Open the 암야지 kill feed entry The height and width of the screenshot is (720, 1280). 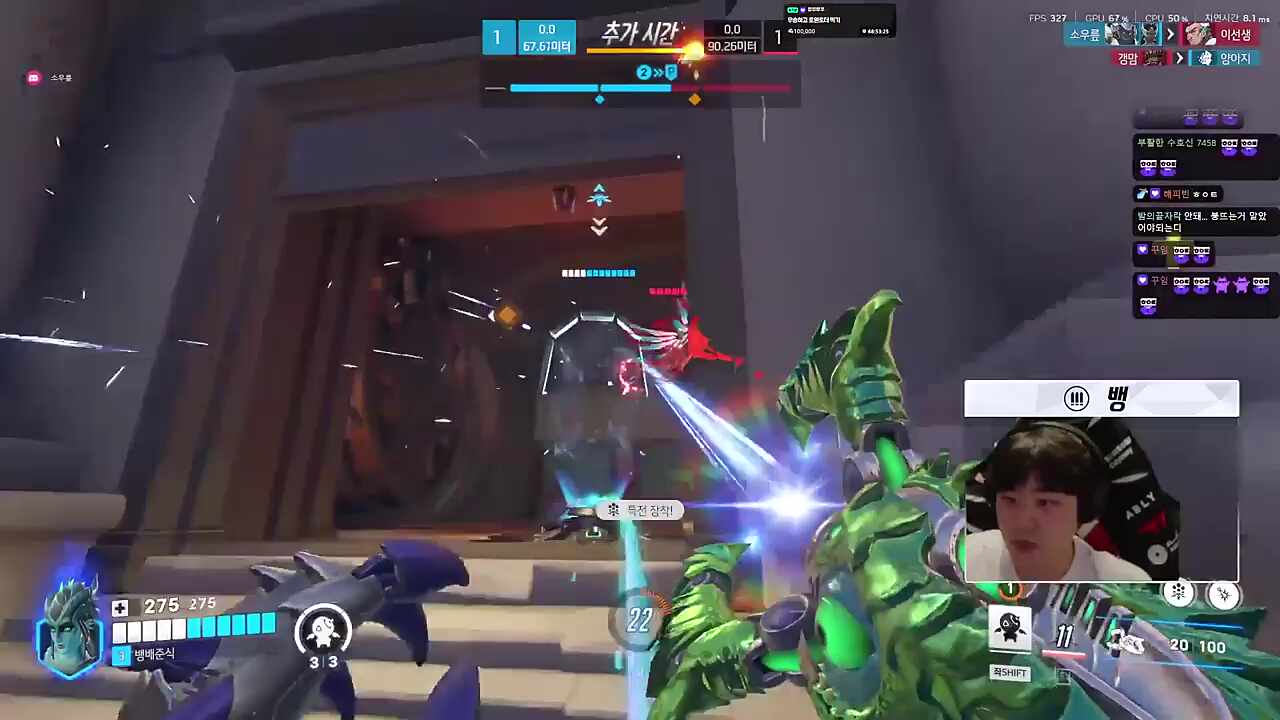pyautogui.click(x=1225, y=59)
